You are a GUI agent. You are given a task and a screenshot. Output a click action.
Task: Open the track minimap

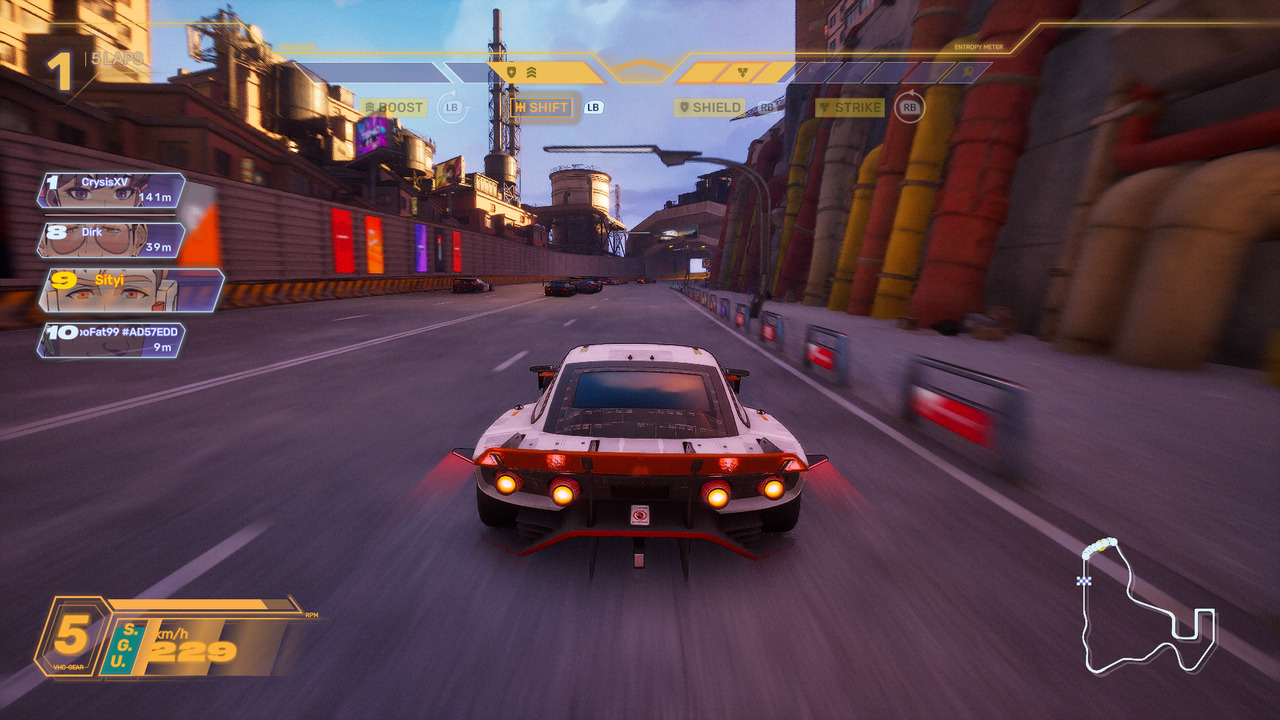coord(1148,607)
